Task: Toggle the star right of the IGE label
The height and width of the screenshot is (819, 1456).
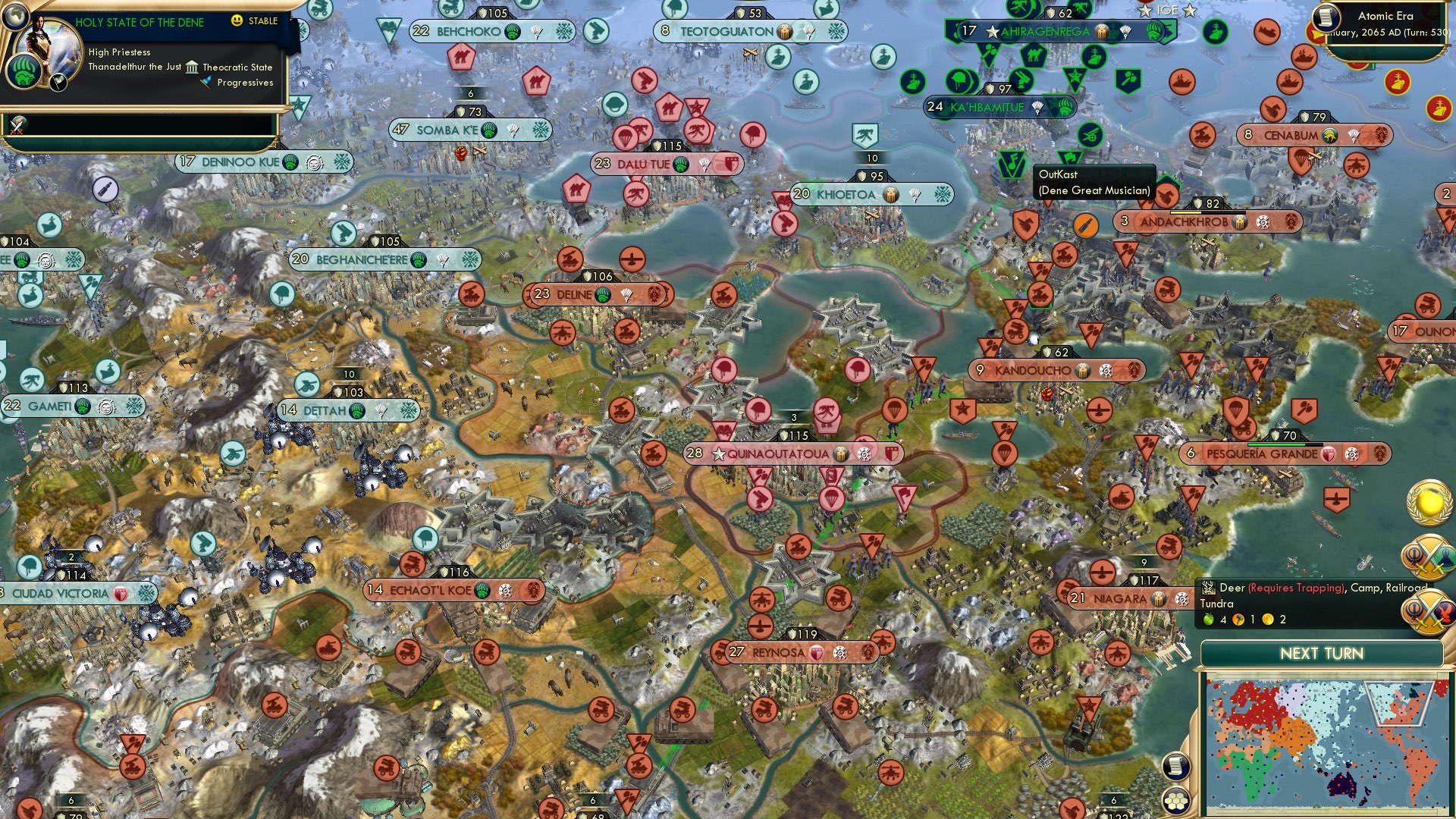Action: [x=1188, y=11]
